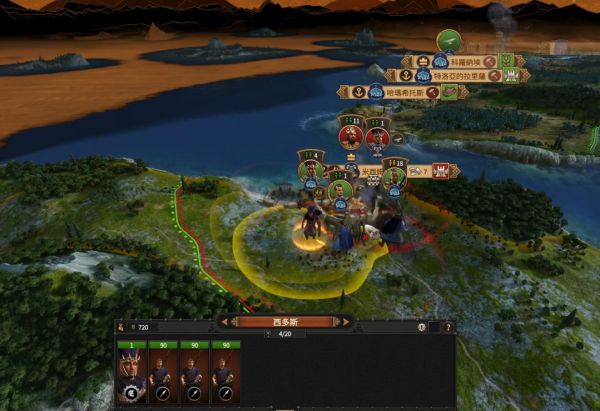Open the help question mark button
The height and width of the screenshot is (411, 600).
(447, 327)
